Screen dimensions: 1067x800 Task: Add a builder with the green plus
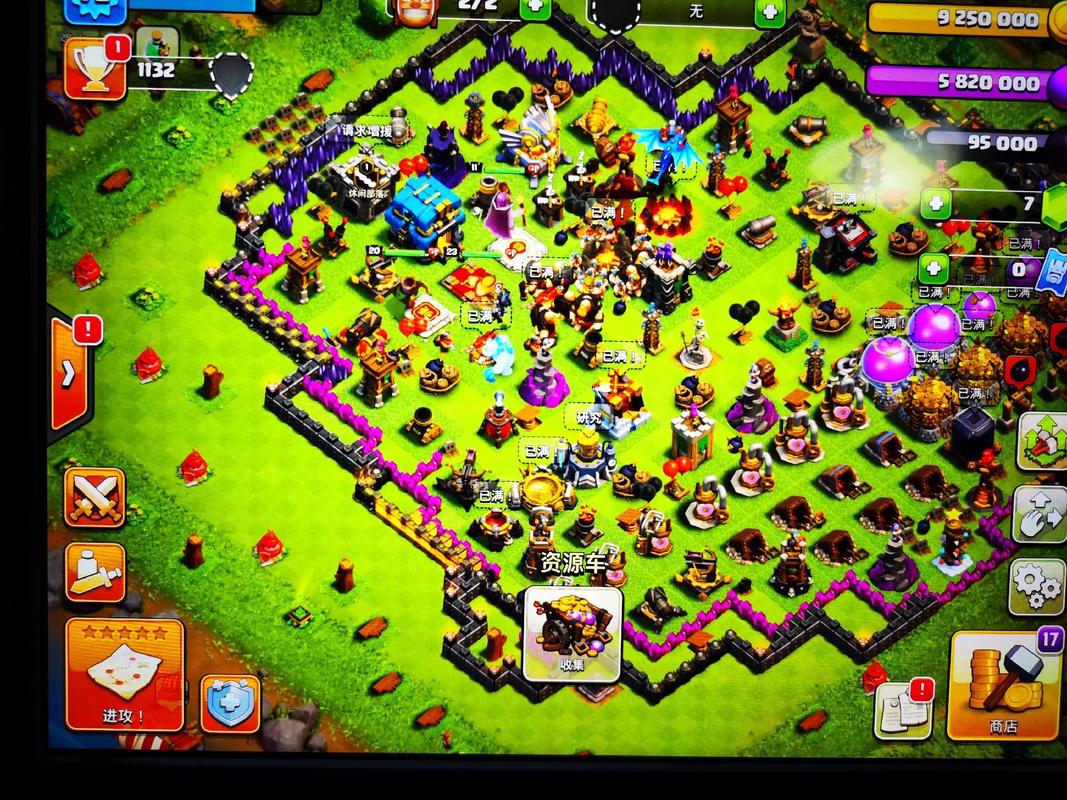point(535,10)
